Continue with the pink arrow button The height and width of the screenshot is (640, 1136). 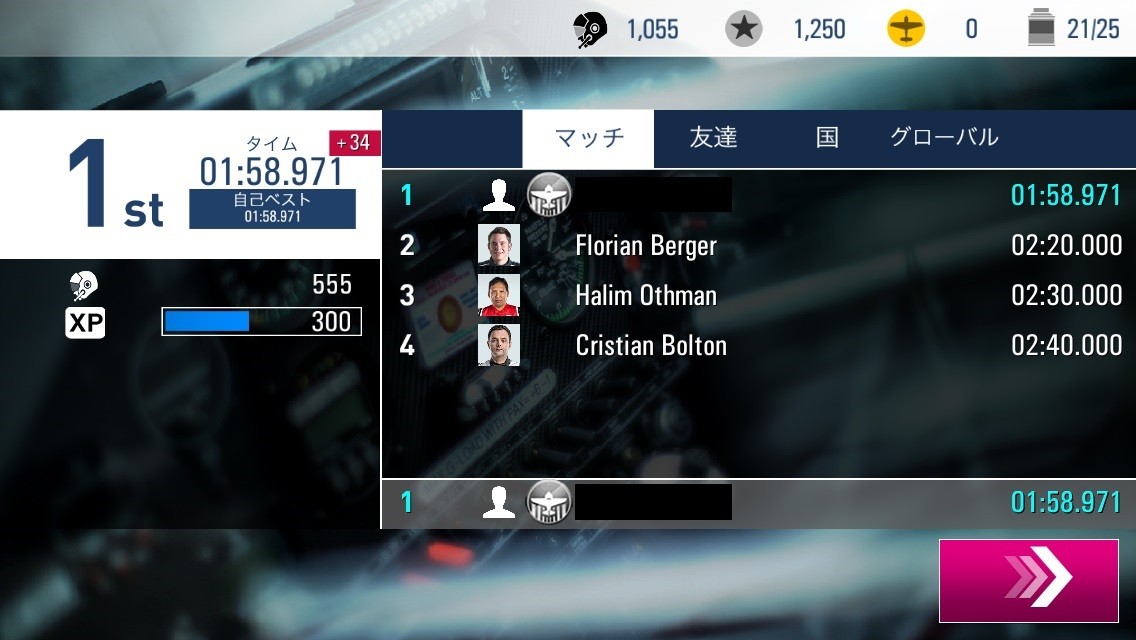[1028, 580]
